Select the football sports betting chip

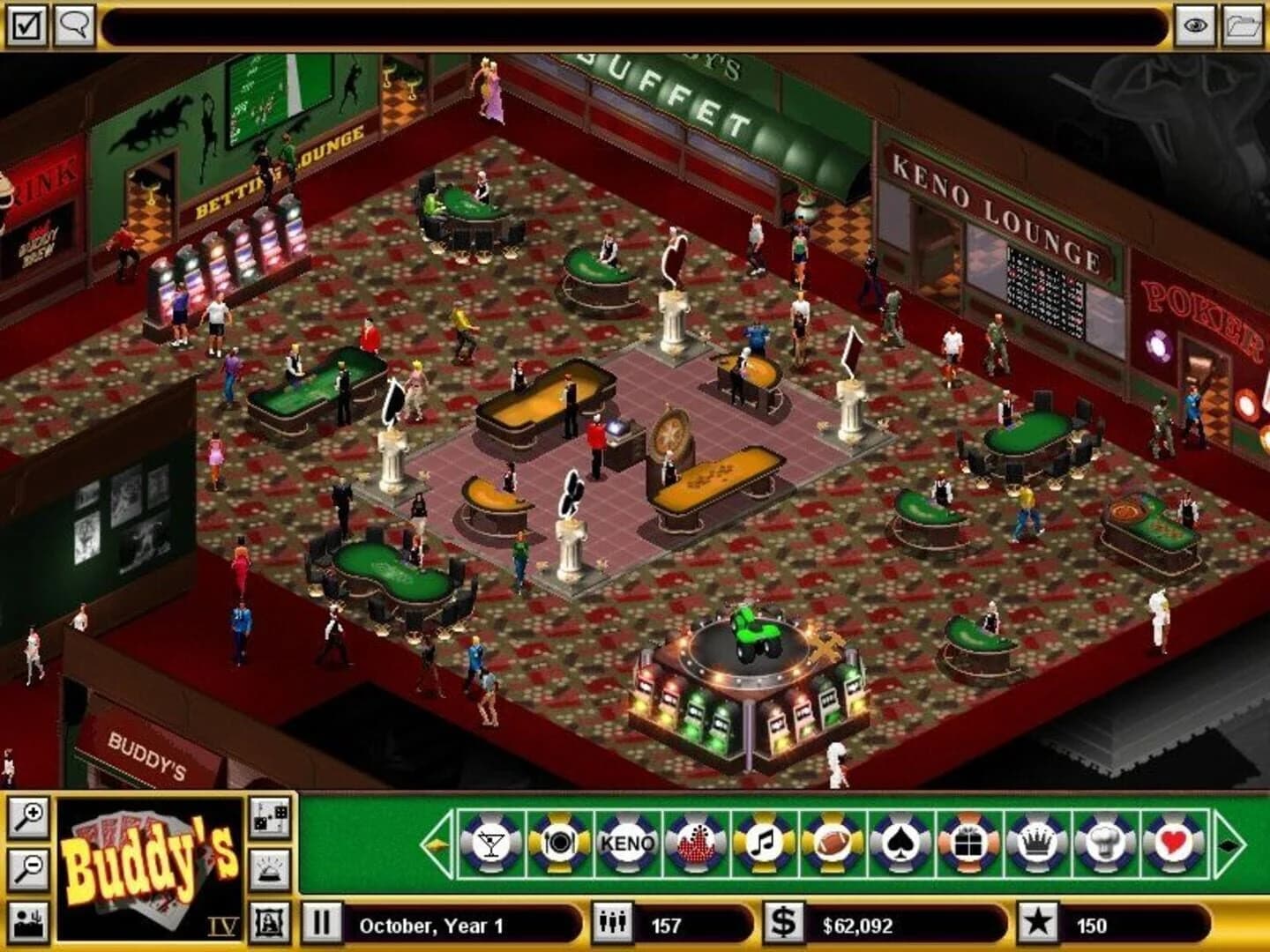834,842
